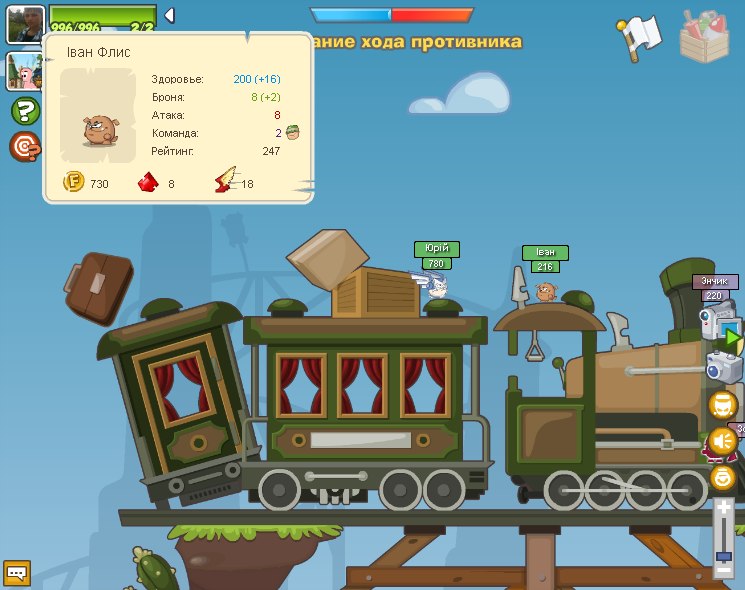Click the small orange button below the speaker
The width and height of the screenshot is (745, 590).
point(722,476)
